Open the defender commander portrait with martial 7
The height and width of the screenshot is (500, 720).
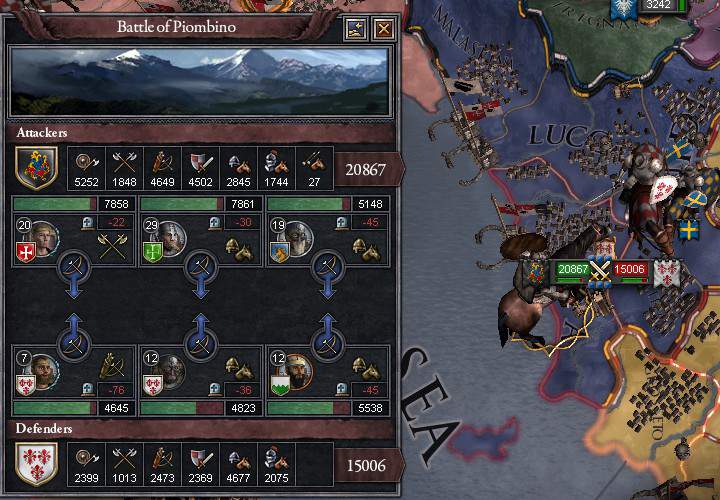(42, 371)
